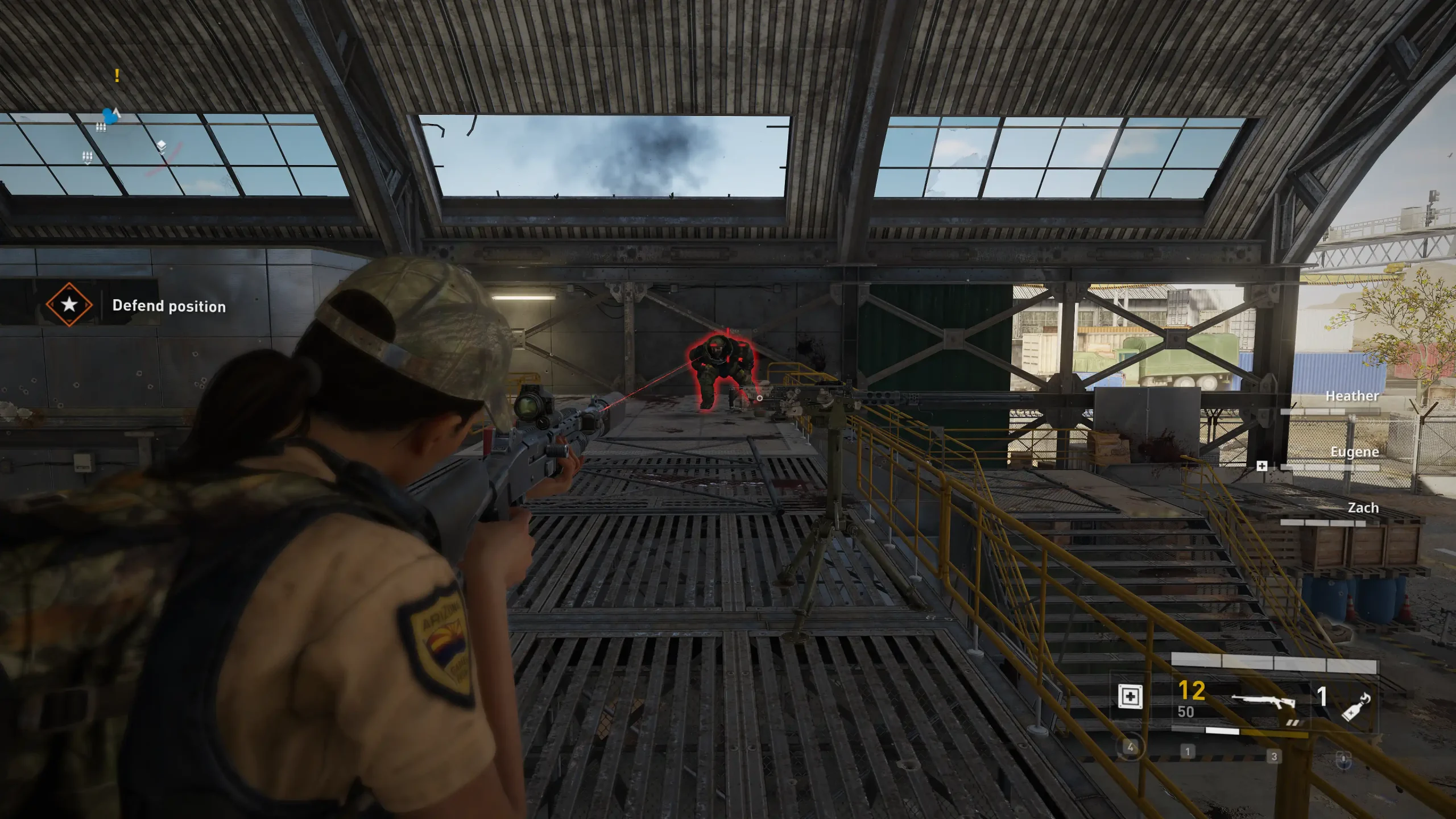Click the microphone voice chat icon

pos(1344,758)
